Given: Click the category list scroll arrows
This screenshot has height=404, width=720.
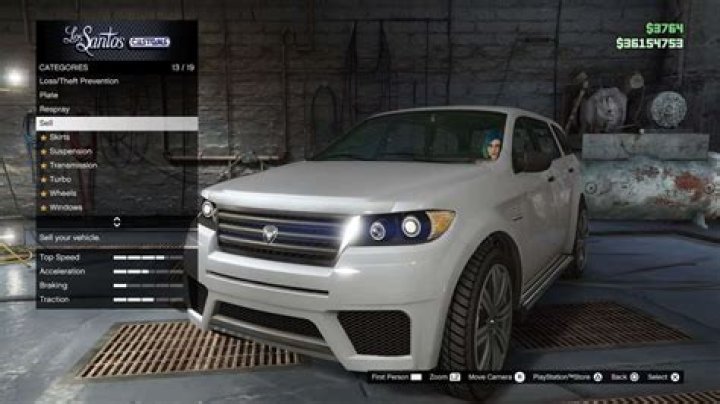Looking at the screenshot, I should pyautogui.click(x=117, y=222).
